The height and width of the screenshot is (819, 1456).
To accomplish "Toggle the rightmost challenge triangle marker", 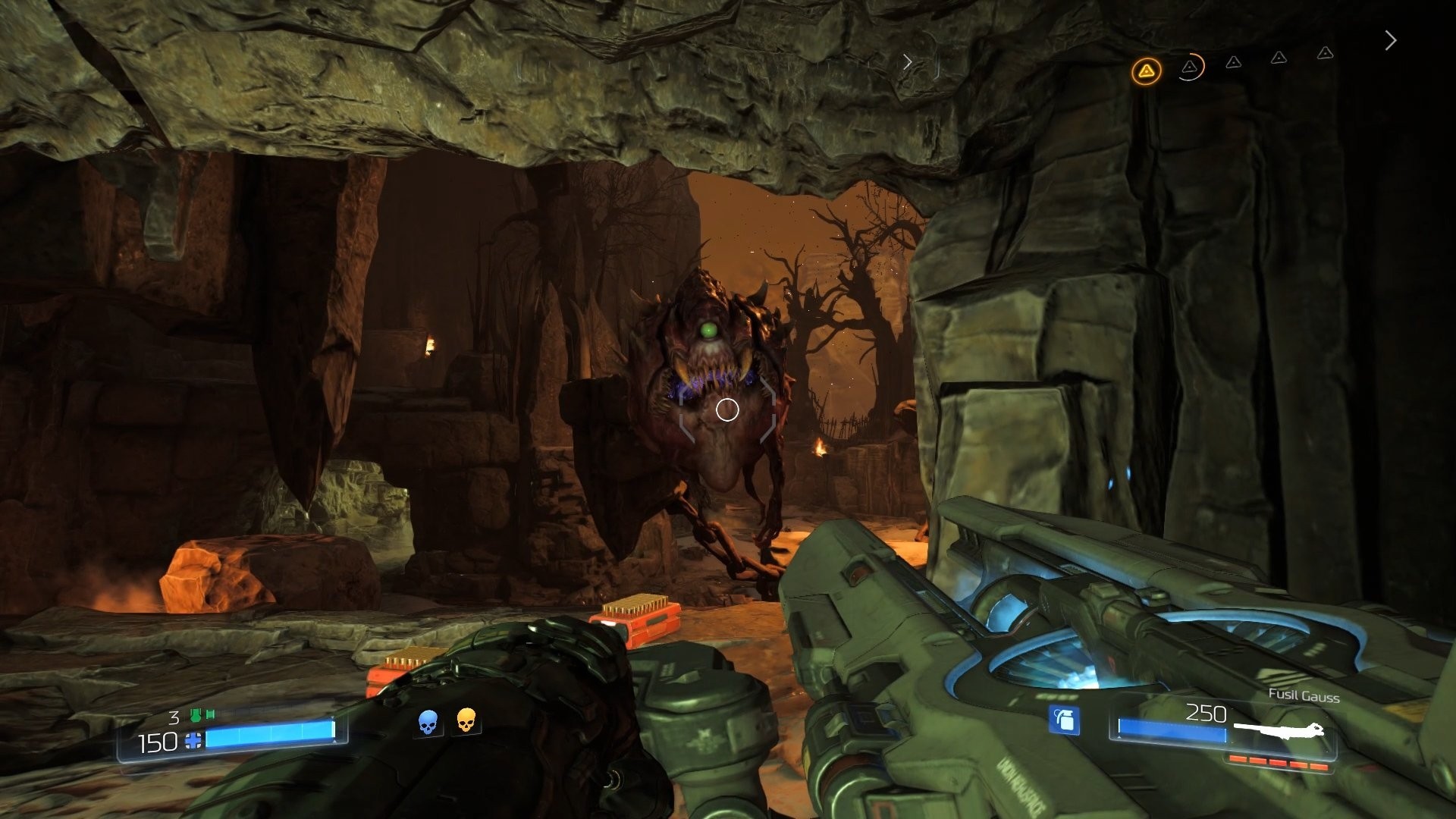I will pyautogui.click(x=1325, y=52).
